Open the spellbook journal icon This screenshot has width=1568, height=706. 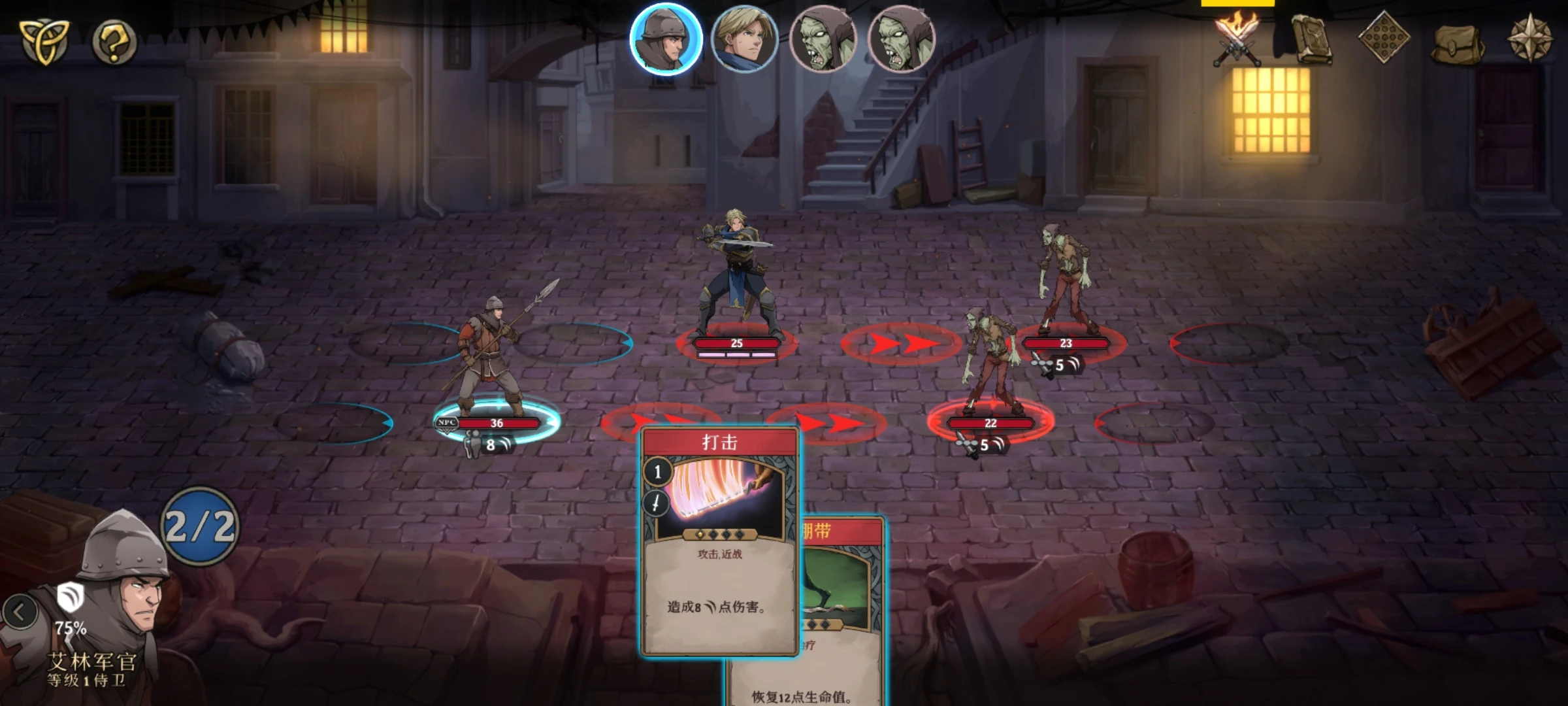(x=1311, y=41)
